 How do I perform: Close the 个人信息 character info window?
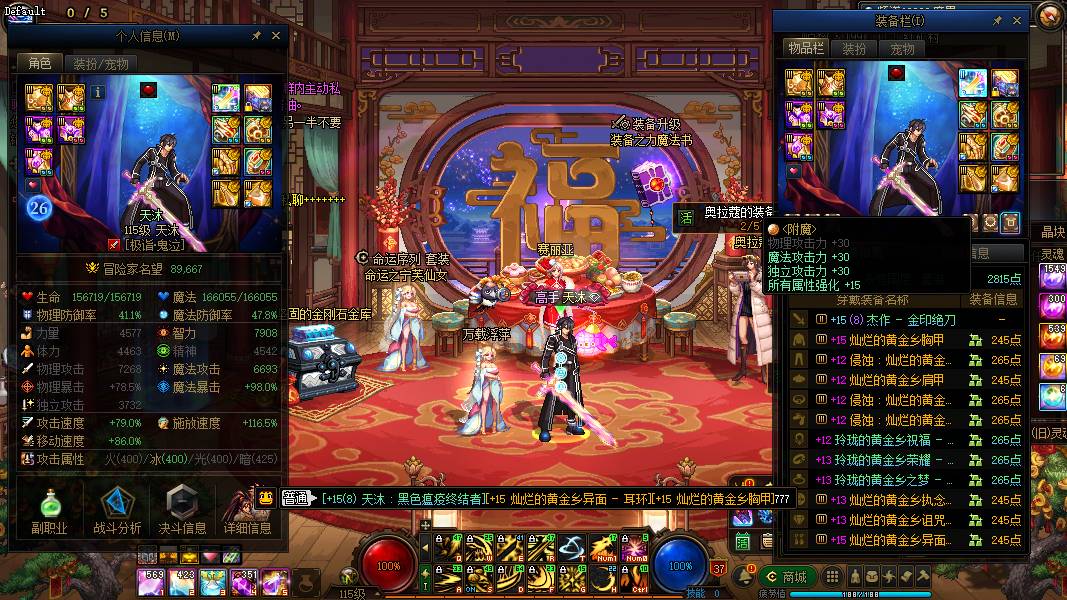tap(276, 36)
